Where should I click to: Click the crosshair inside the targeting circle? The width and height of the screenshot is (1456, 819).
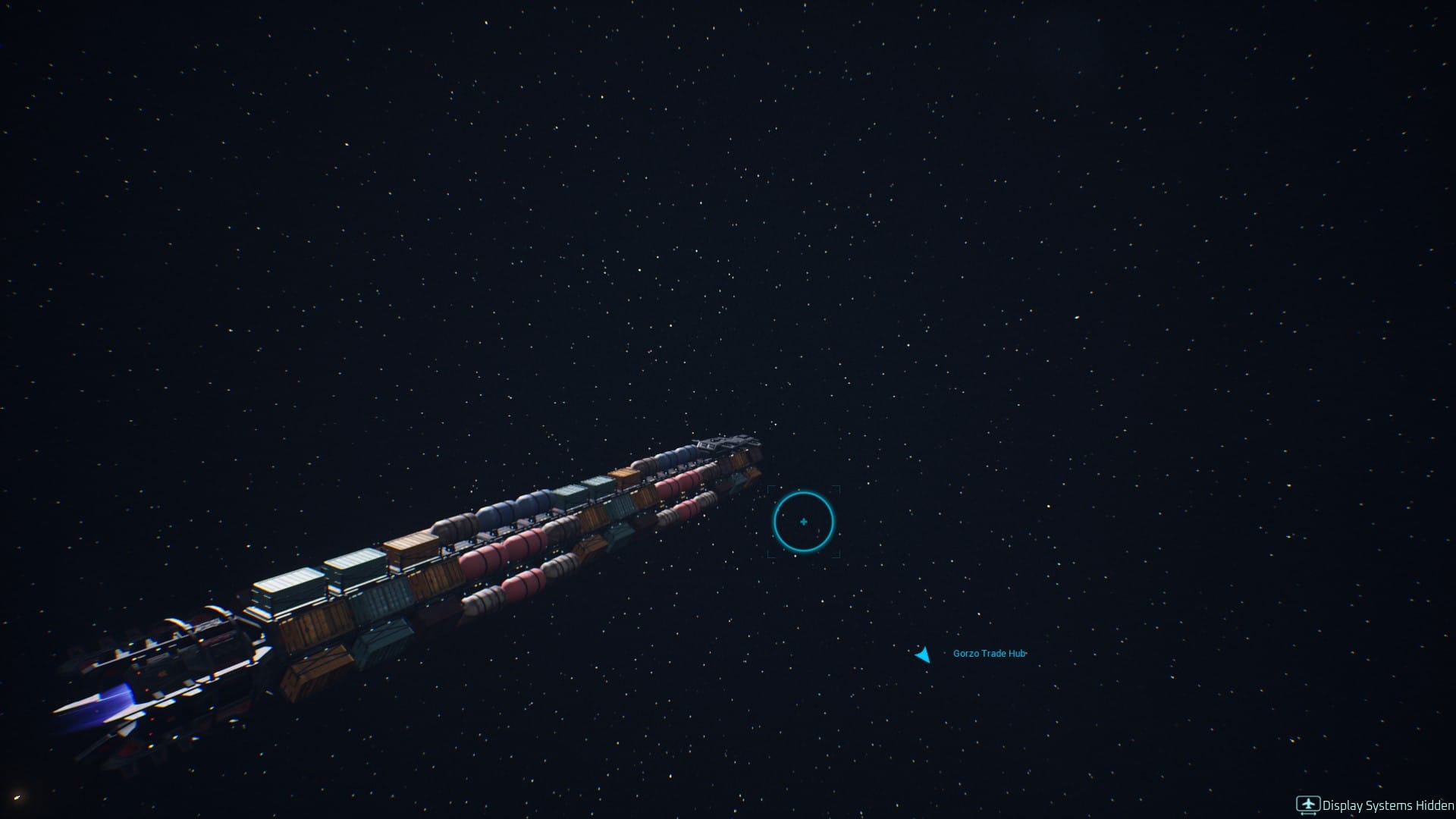pyautogui.click(x=804, y=521)
